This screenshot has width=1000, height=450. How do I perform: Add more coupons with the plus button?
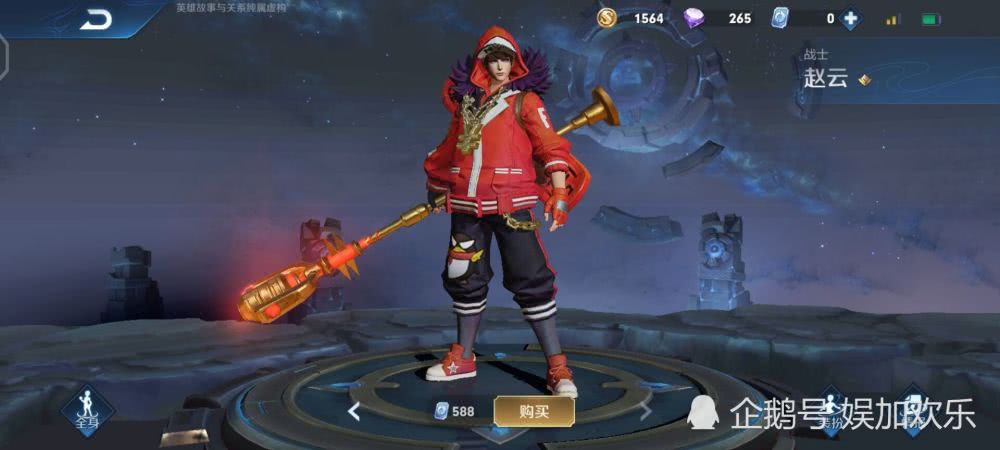click(850, 18)
